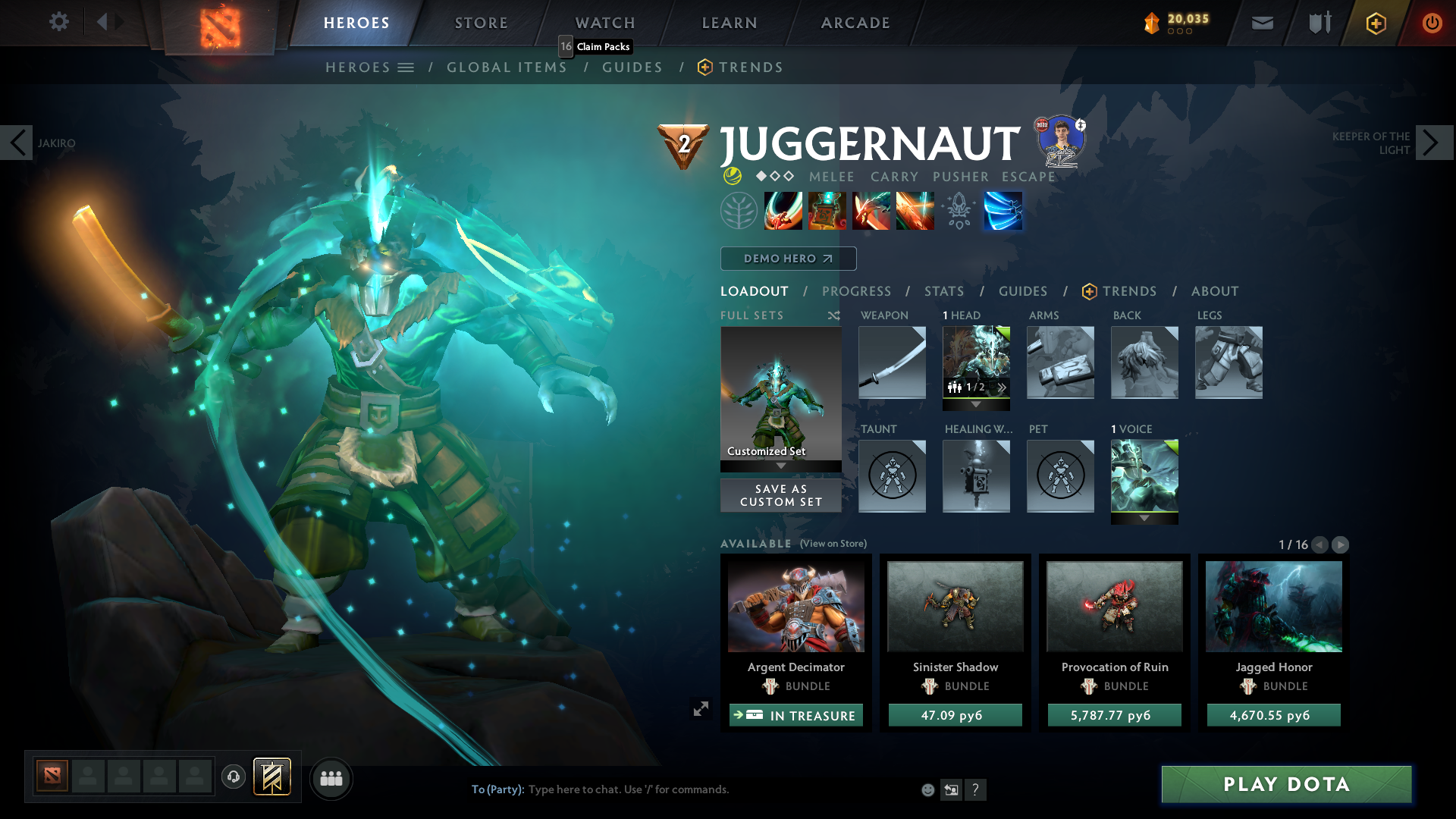Toggle the shuffle icon next to Full Sets
The image size is (1456, 819).
click(833, 315)
